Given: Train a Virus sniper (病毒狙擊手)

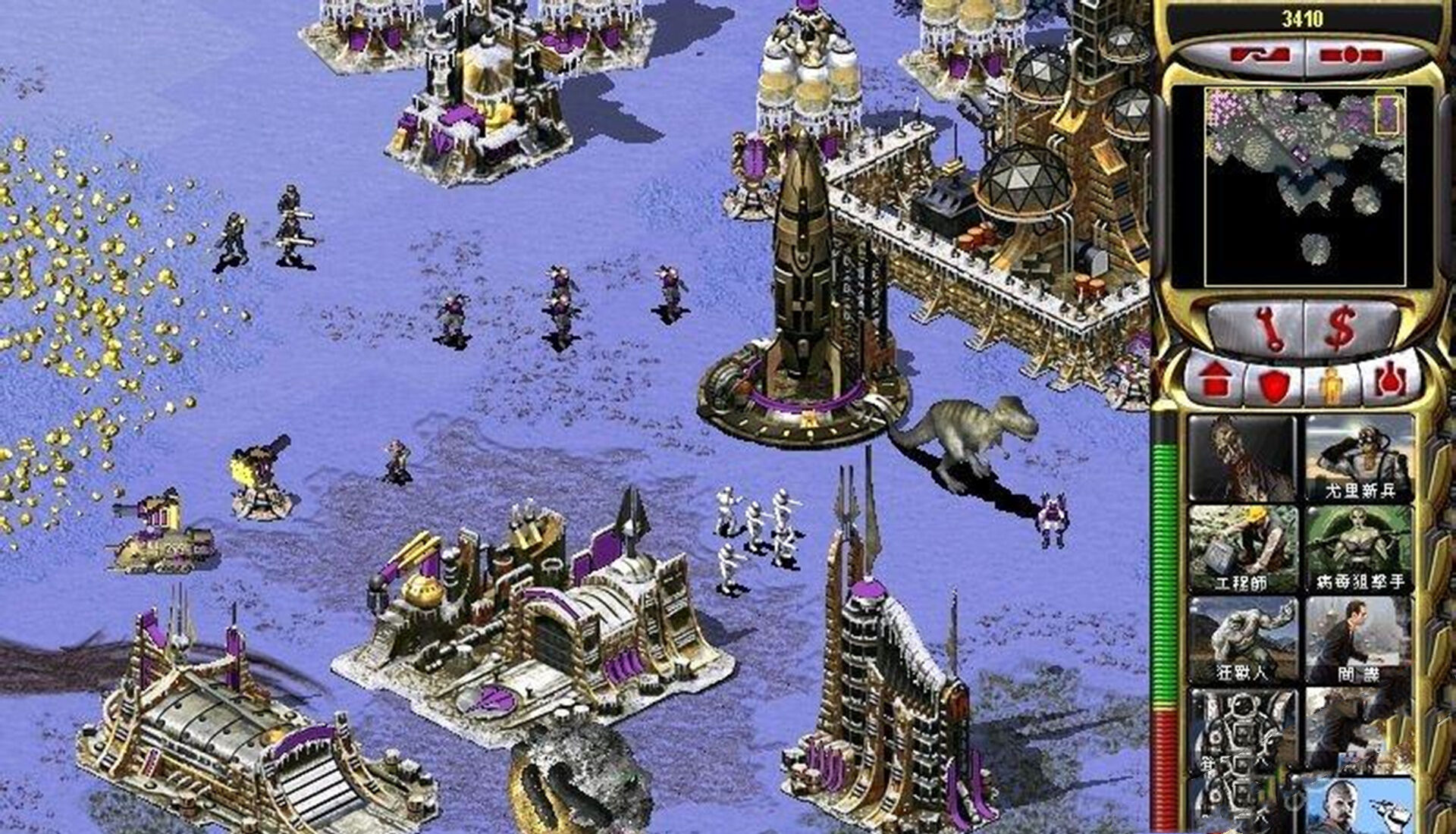Looking at the screenshot, I should coord(1359,550).
